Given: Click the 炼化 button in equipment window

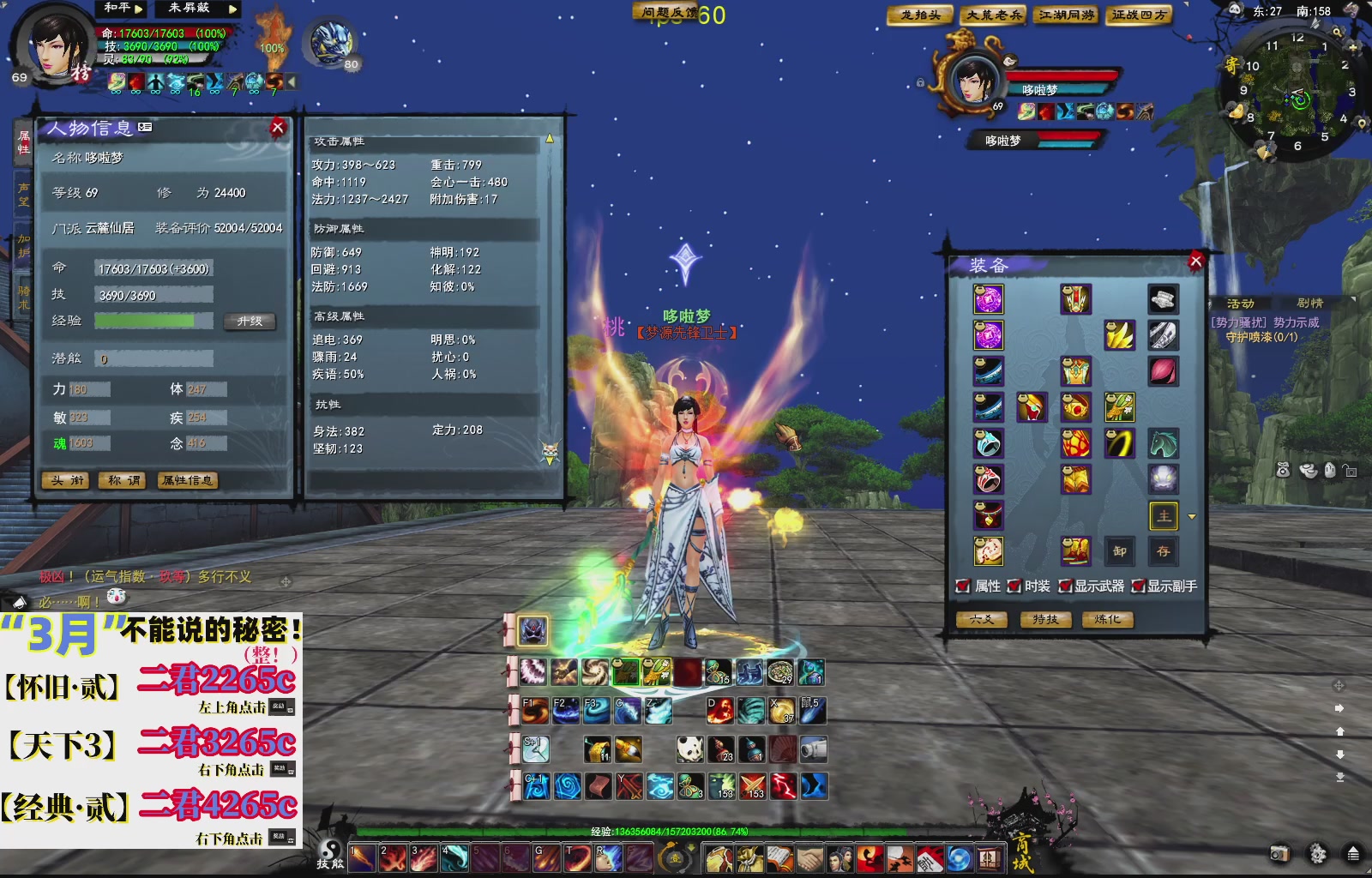Looking at the screenshot, I should [x=1108, y=619].
